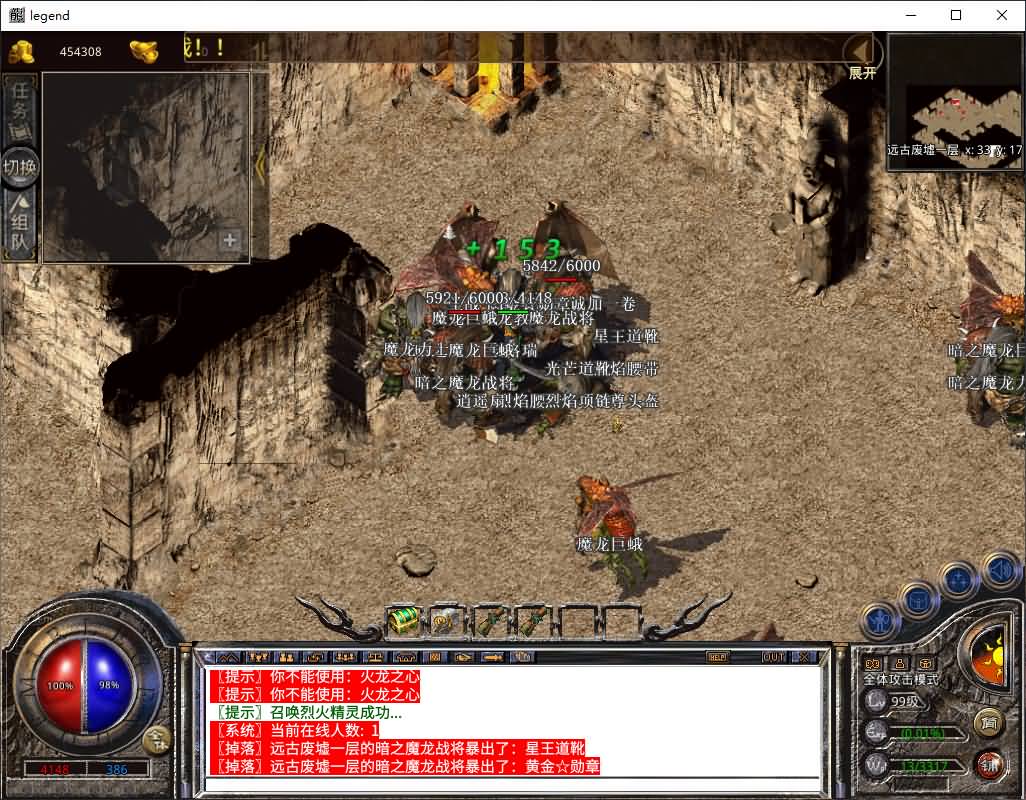
Task: Open the minimap of 远古废墟一层
Action: click(x=954, y=102)
